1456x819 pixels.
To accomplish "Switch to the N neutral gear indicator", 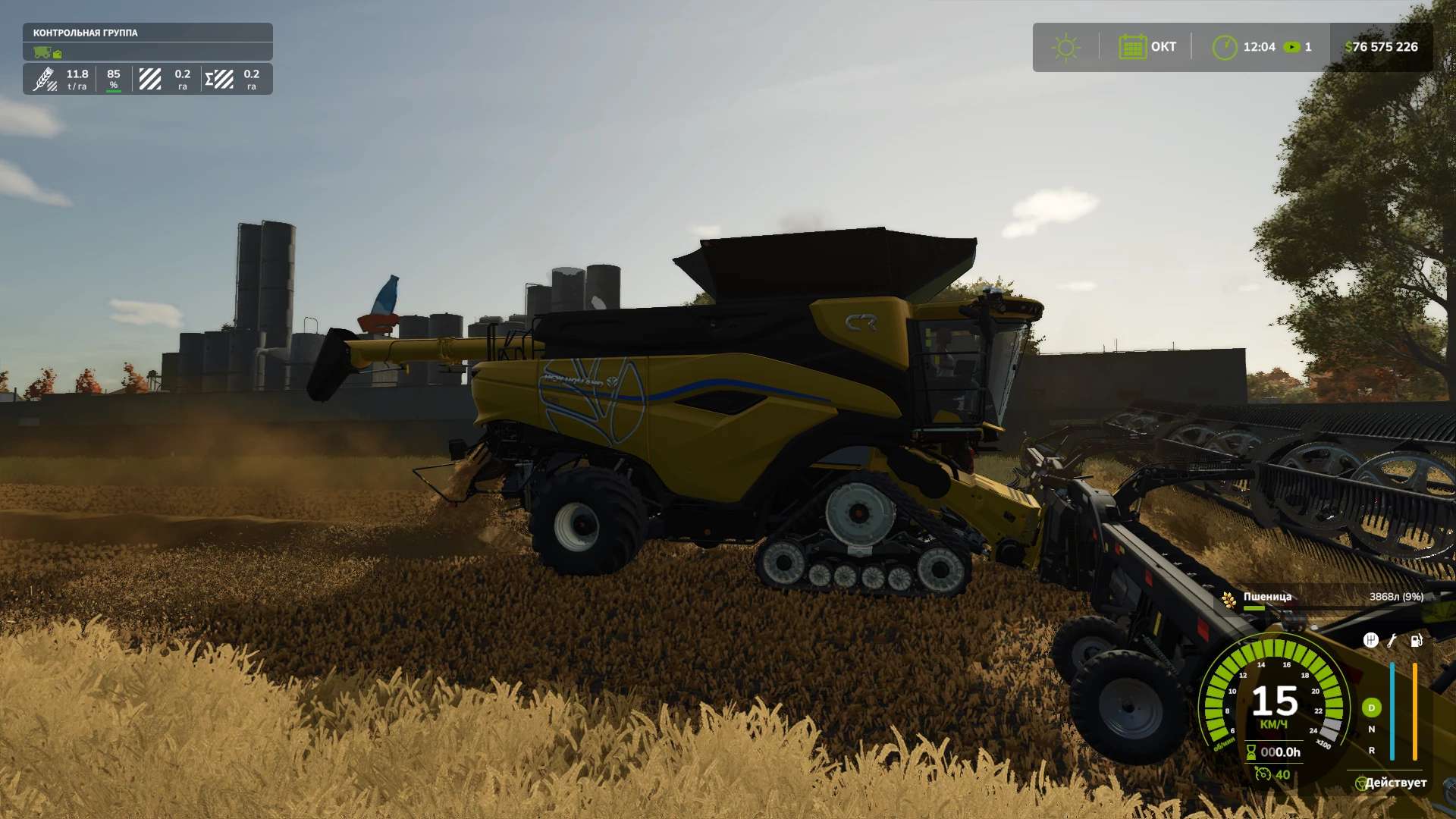I will [1371, 730].
